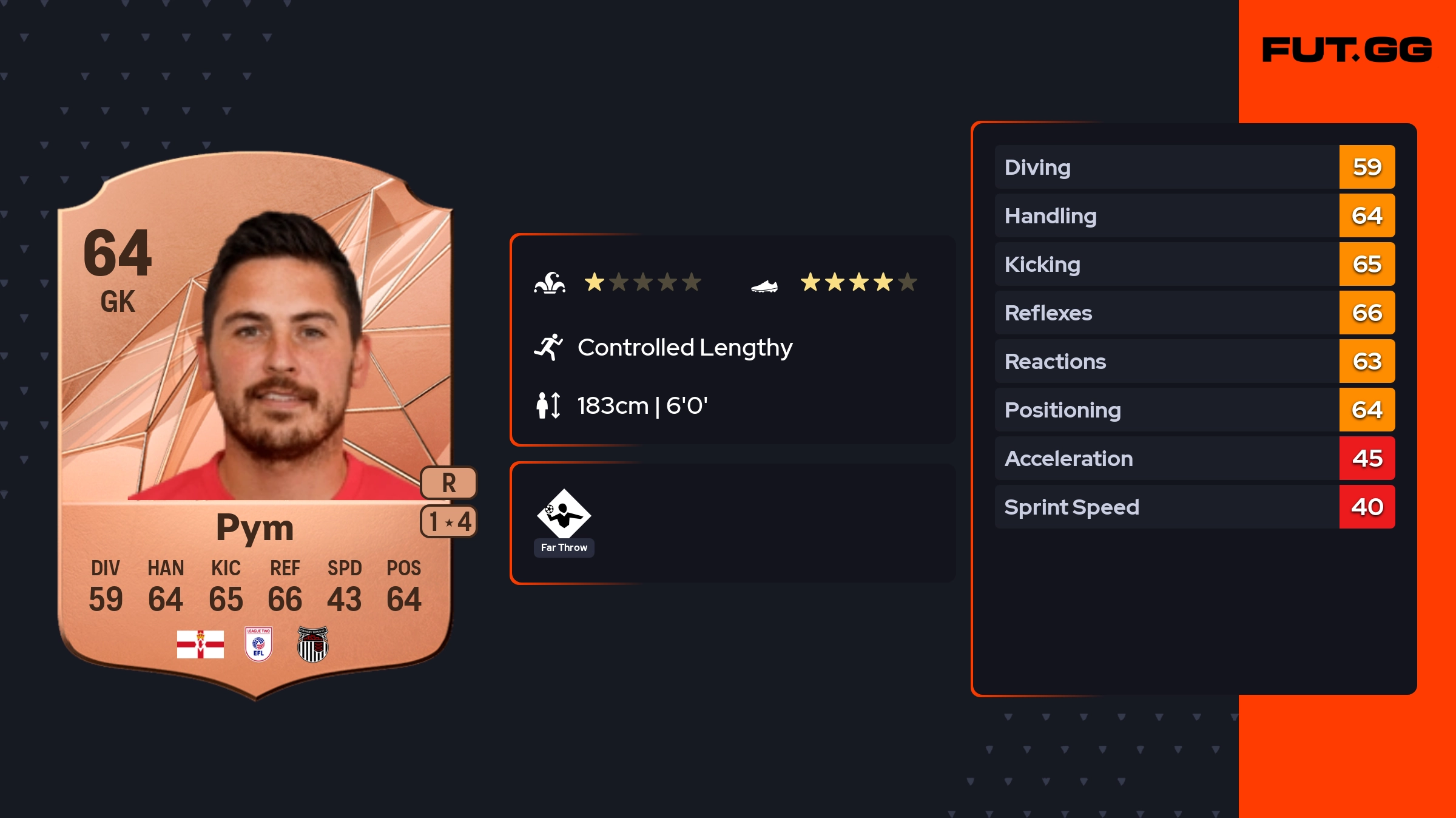Click the Sprint Speed stat row

[1194, 507]
